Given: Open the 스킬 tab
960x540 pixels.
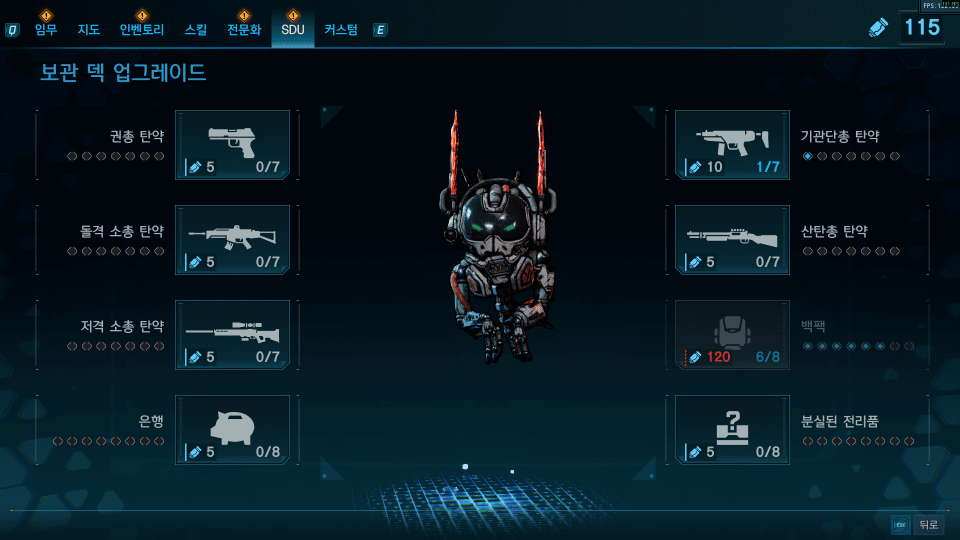Looking at the screenshot, I should [x=196, y=30].
